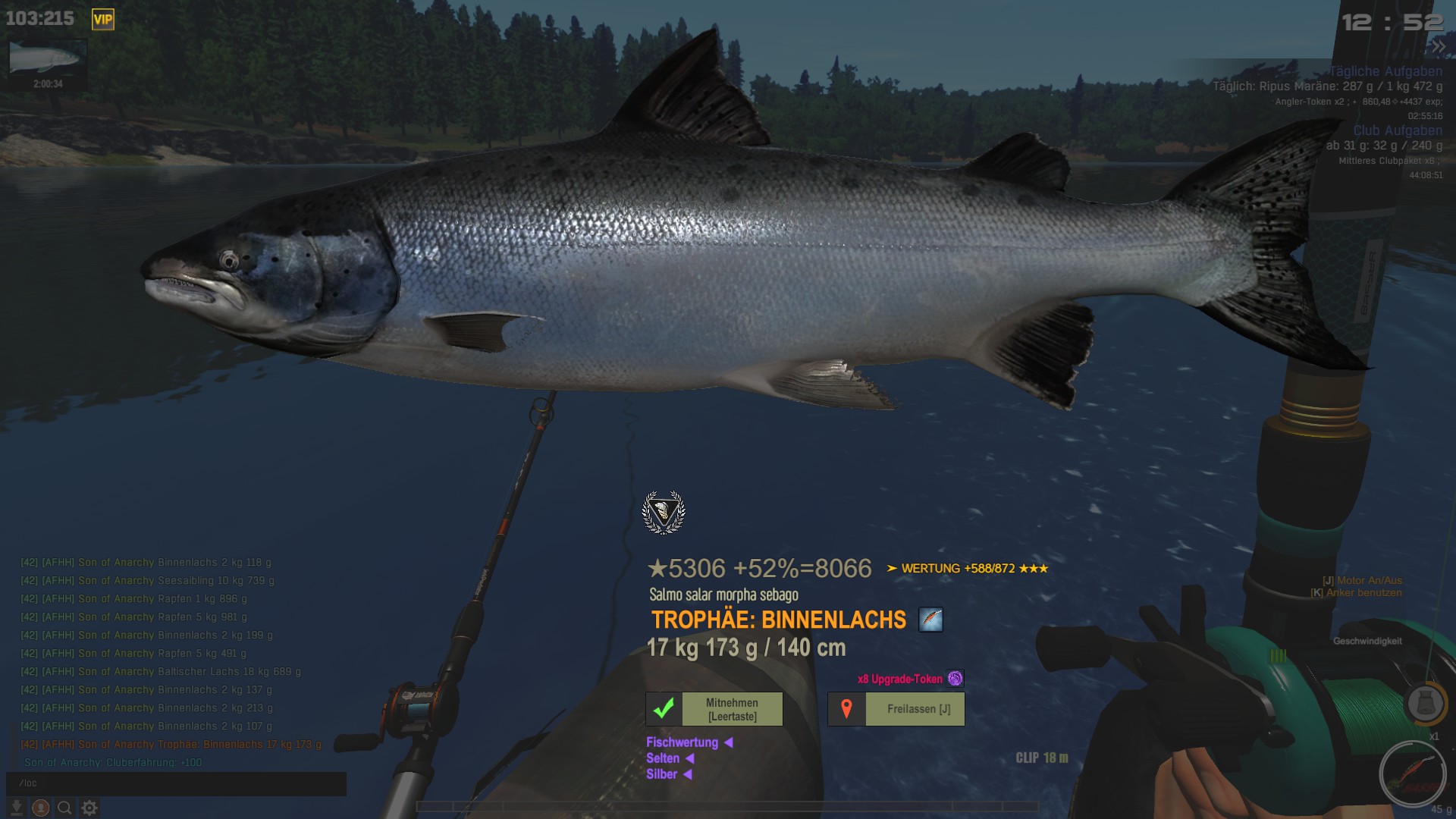Click the player profile icon under the chat
The image size is (1456, 819).
tap(41, 808)
